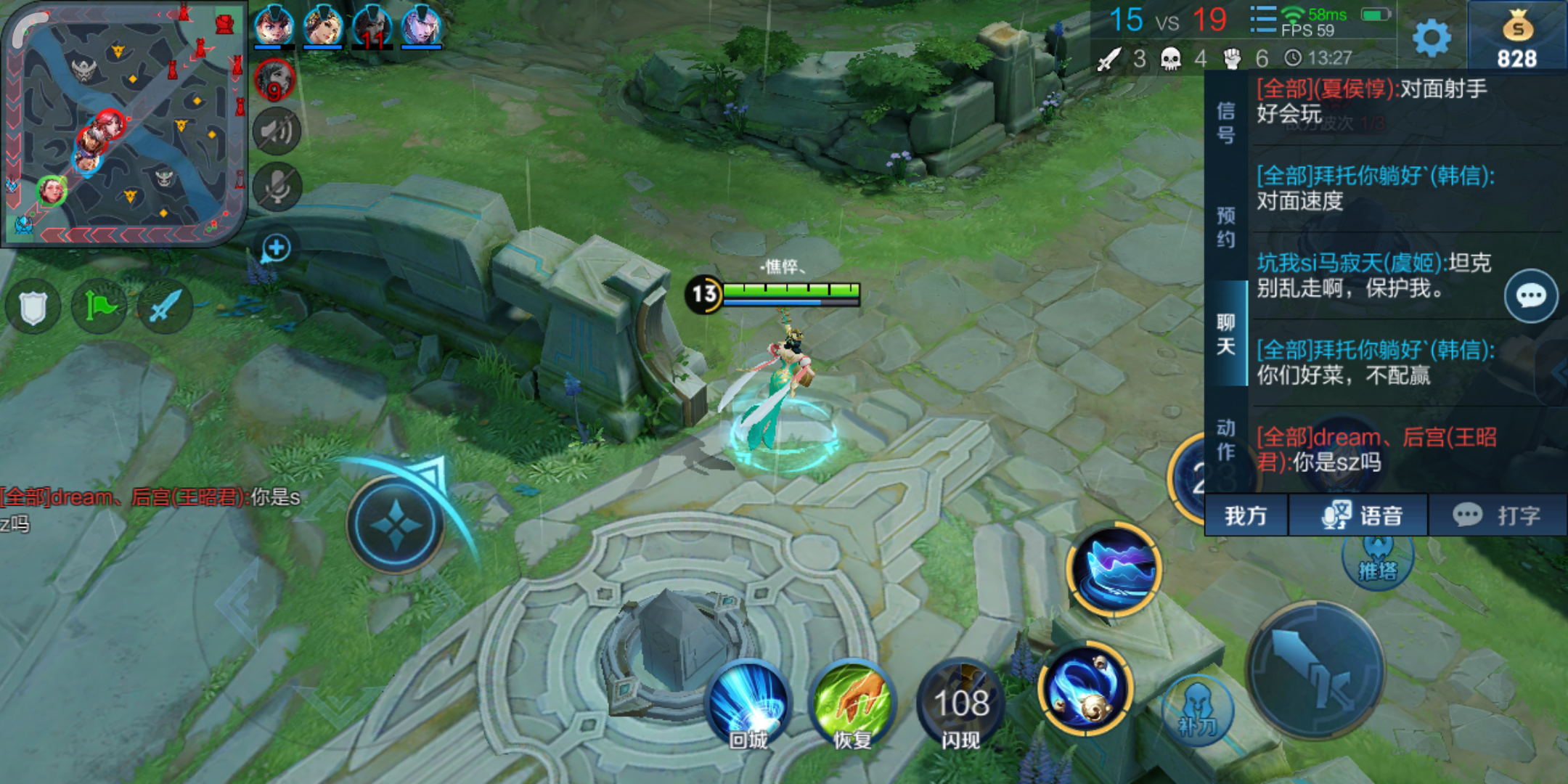Close chat panel with speech bubble button
1568x784 pixels.
(1531, 296)
